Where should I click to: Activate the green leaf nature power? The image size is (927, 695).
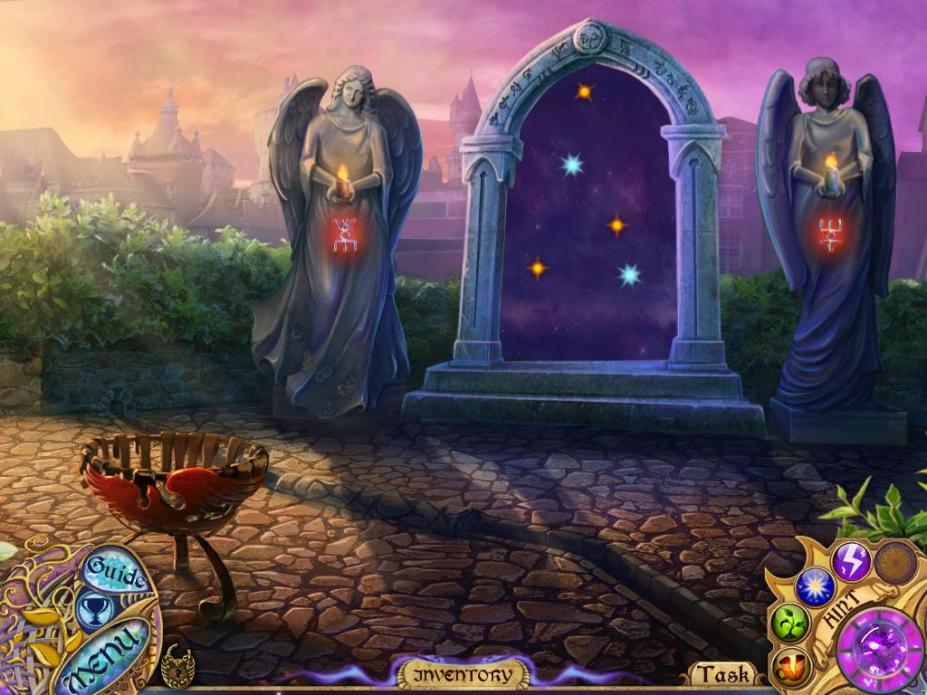[789, 625]
